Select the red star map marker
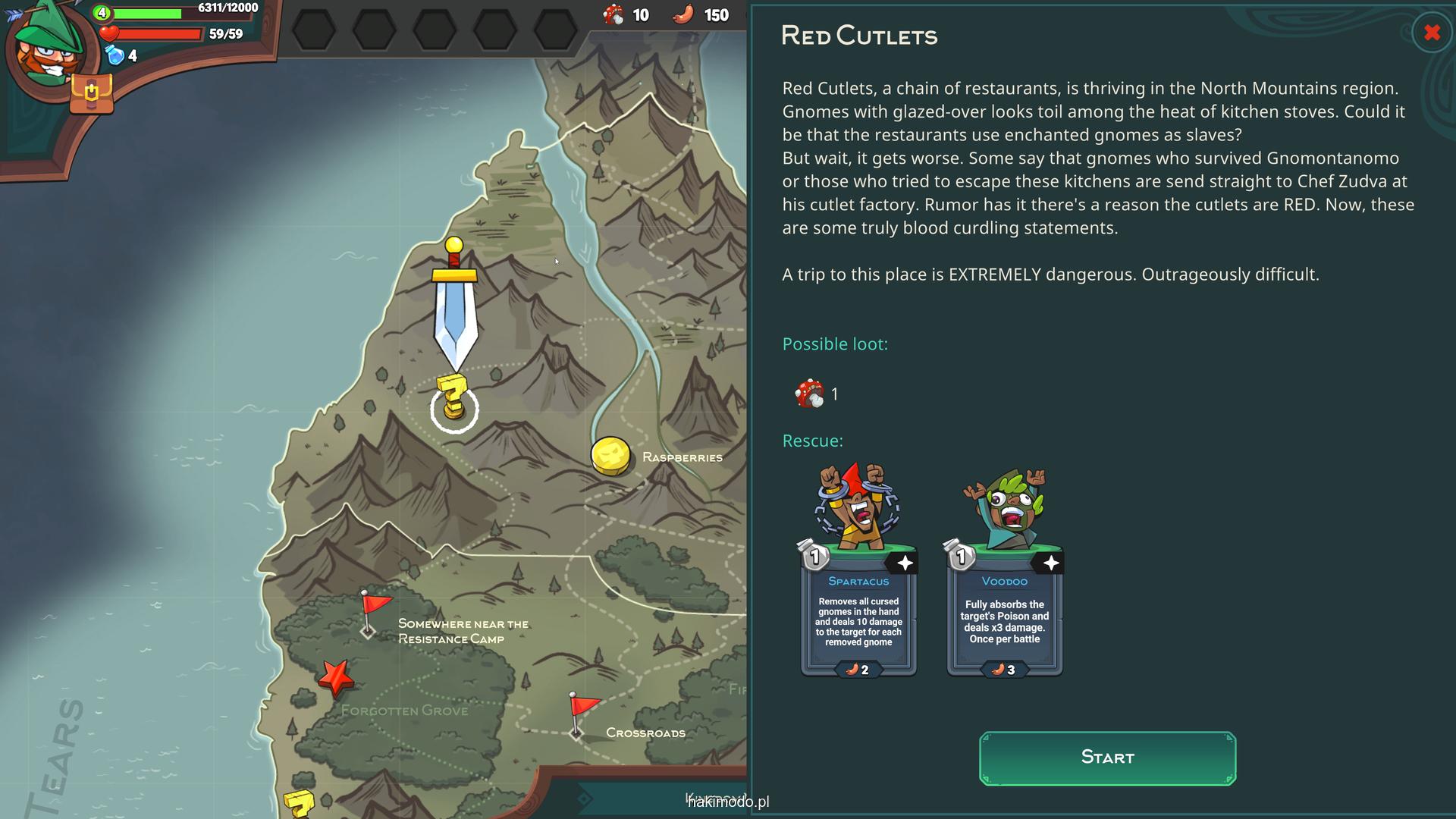Viewport: 1456px width, 819px height. point(336,677)
